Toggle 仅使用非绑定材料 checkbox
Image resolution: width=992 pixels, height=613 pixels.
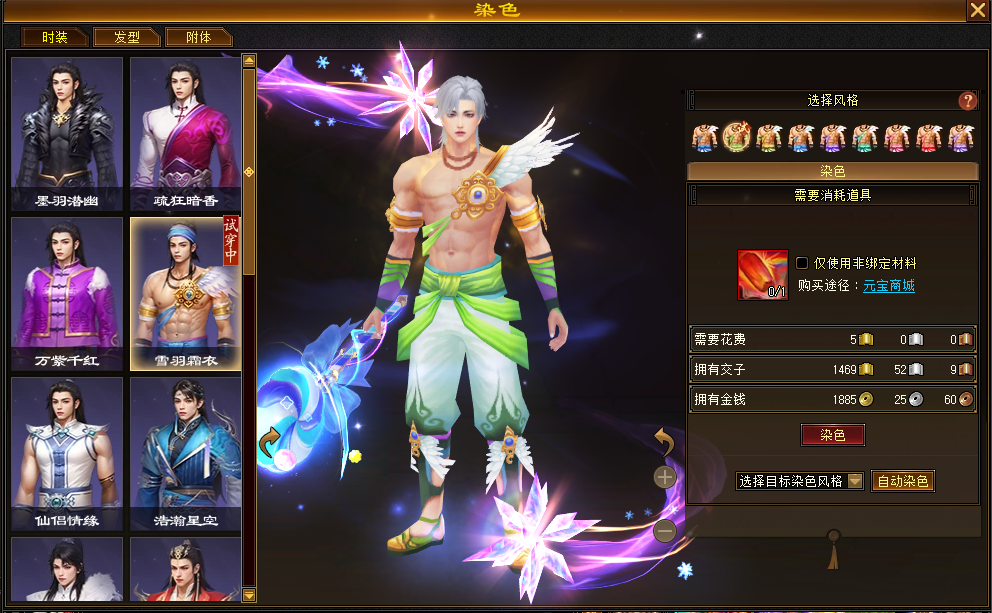(x=802, y=263)
